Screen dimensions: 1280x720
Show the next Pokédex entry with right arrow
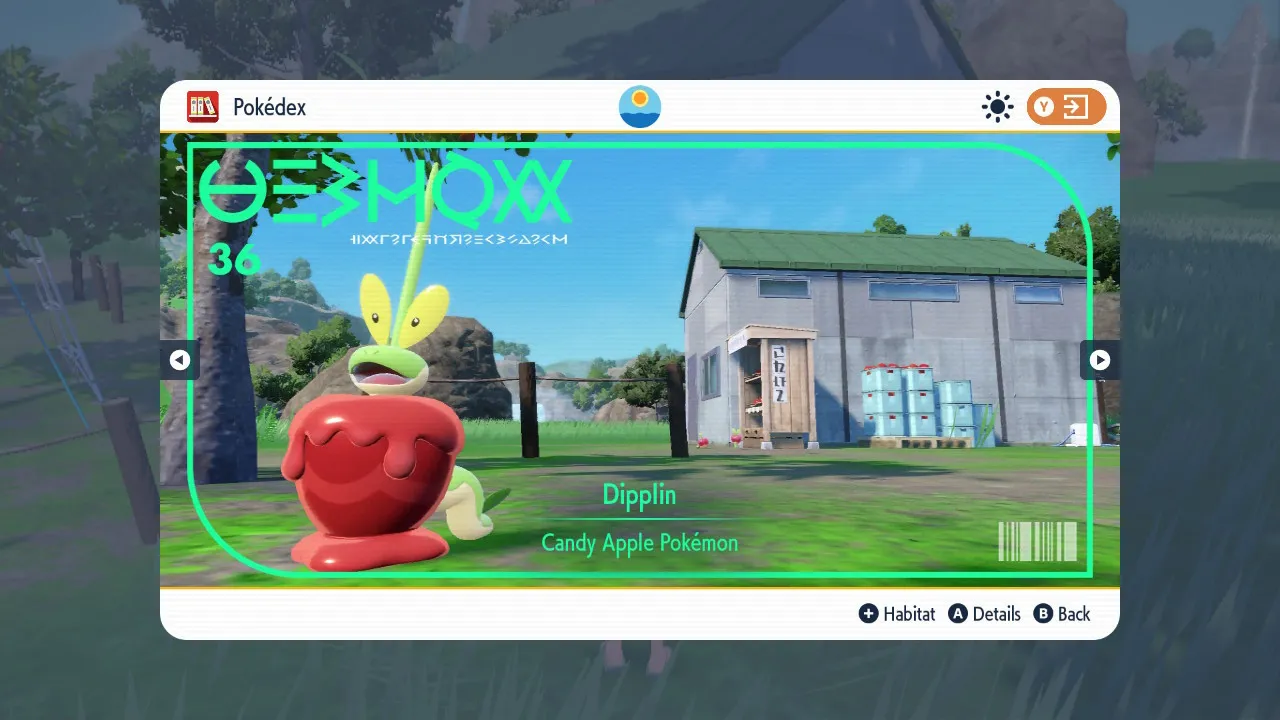pos(1100,360)
